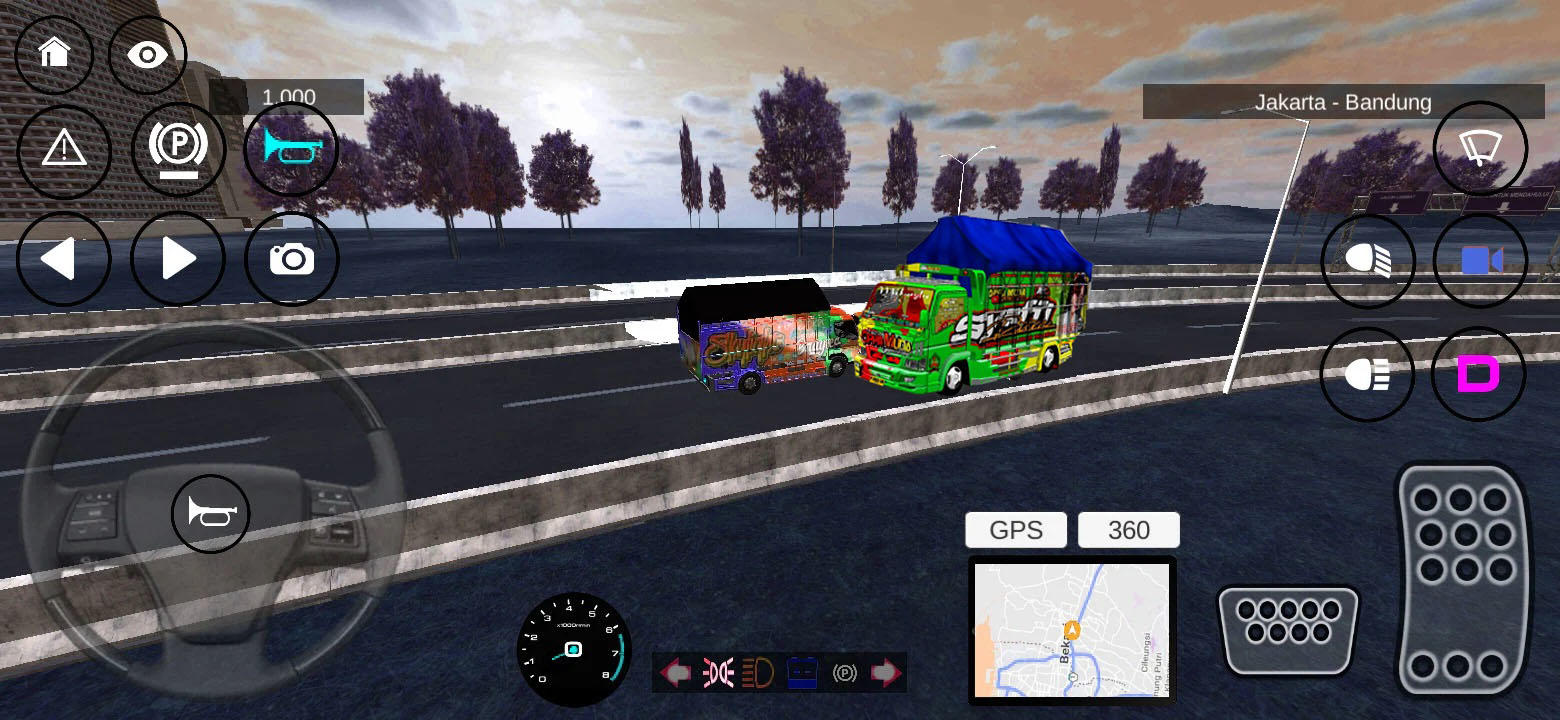Open the minimap display

point(1072,630)
